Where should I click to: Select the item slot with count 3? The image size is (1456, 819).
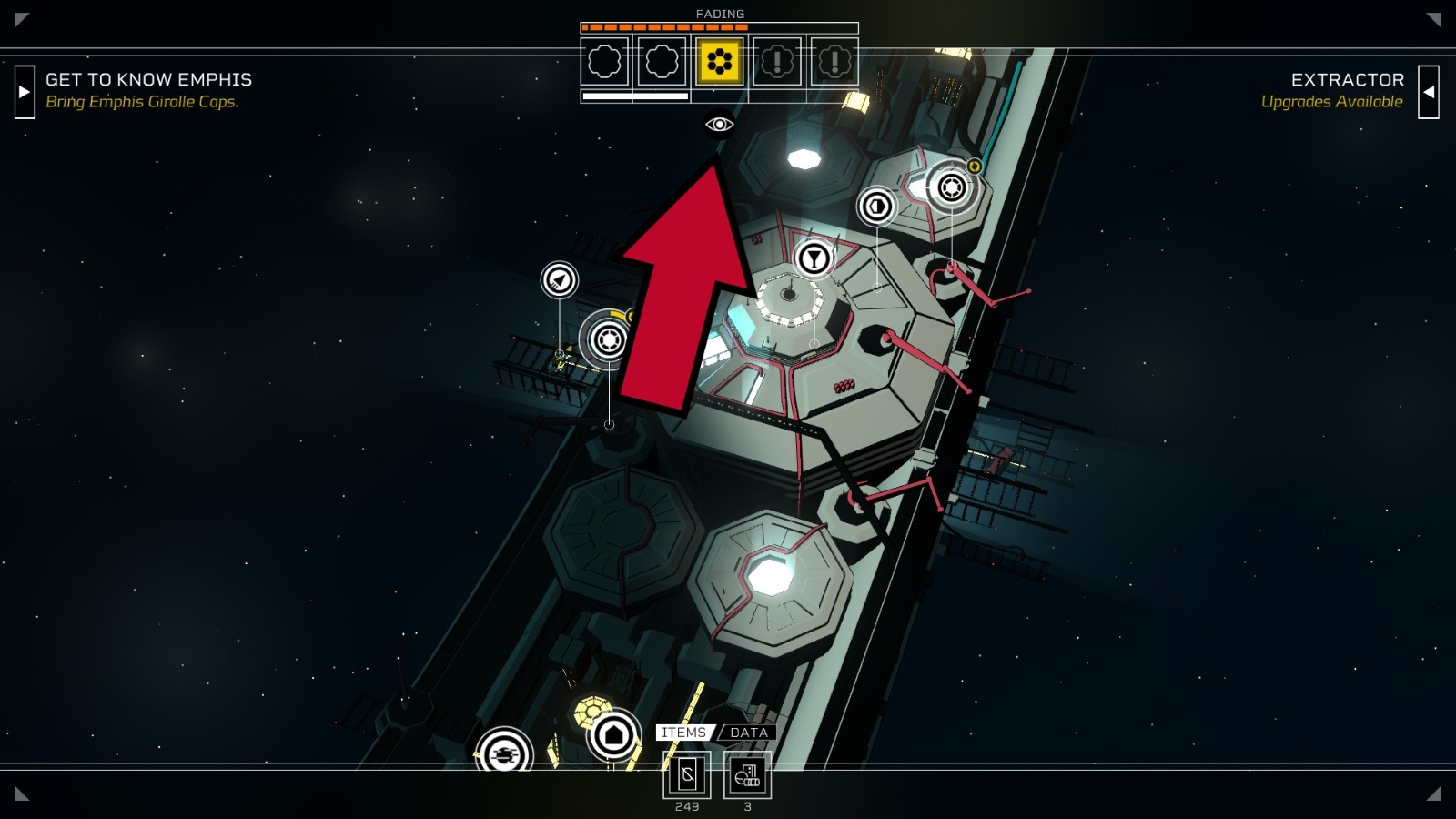(x=747, y=775)
